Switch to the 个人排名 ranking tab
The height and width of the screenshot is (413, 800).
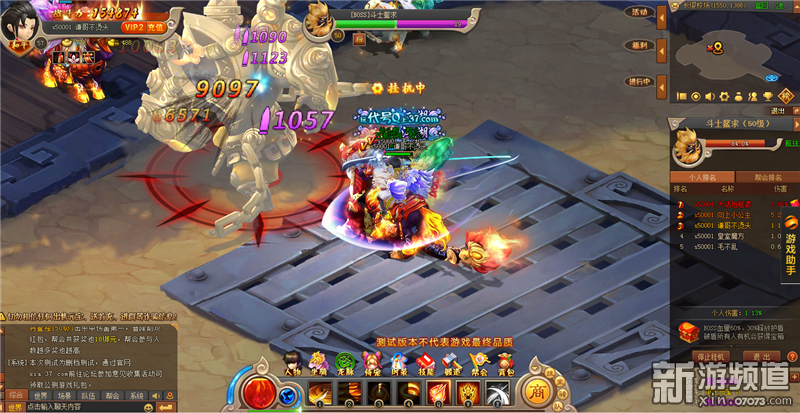click(x=704, y=174)
